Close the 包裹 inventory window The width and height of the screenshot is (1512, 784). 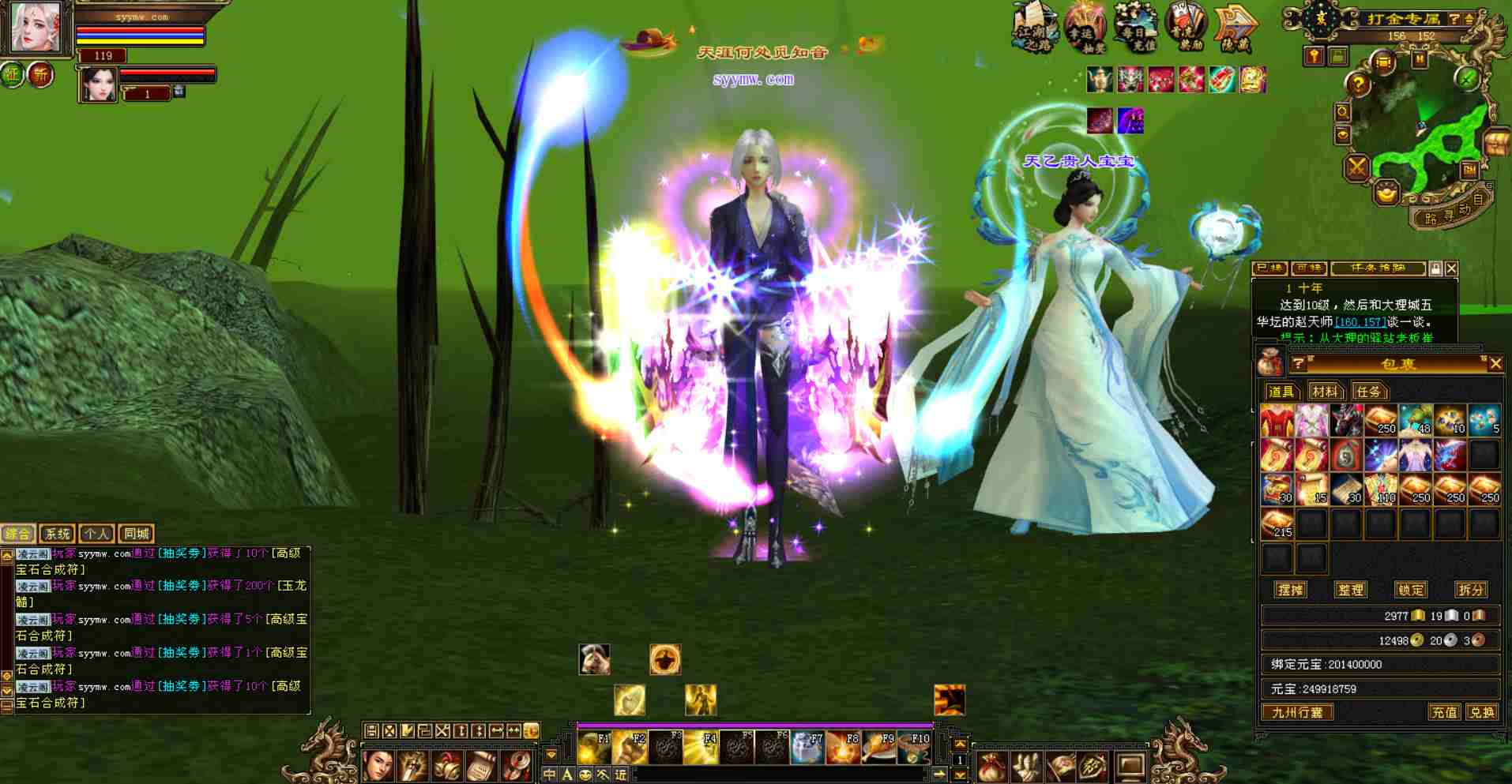pos(1495,364)
